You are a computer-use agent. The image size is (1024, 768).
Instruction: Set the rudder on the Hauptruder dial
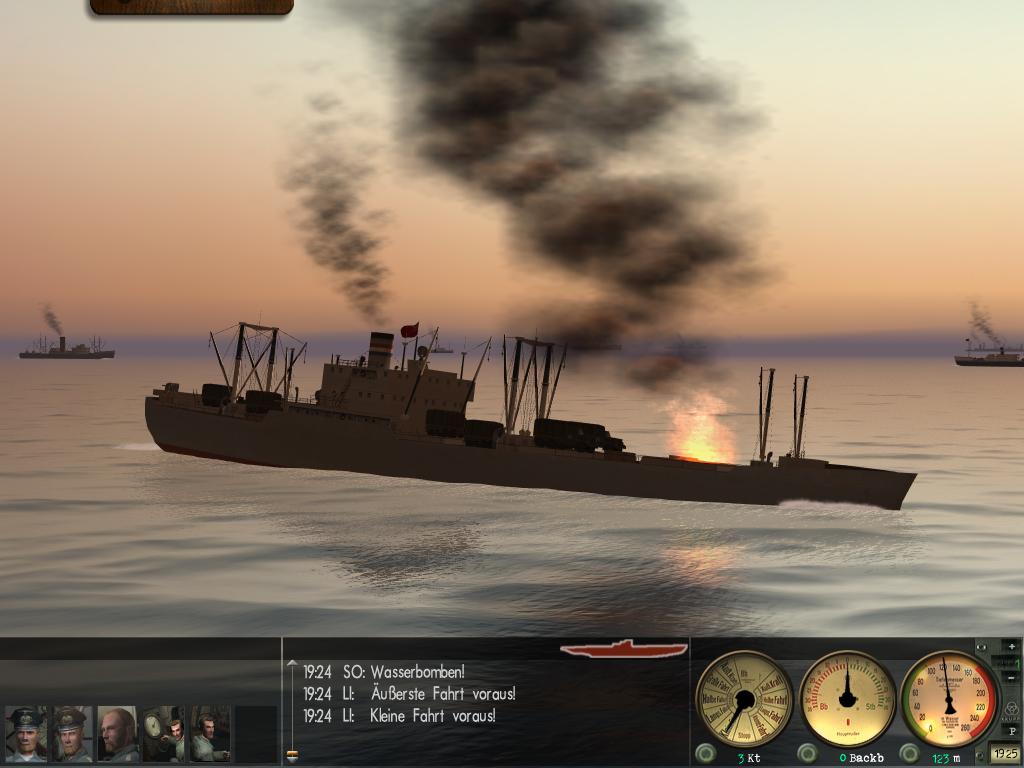tap(848, 699)
